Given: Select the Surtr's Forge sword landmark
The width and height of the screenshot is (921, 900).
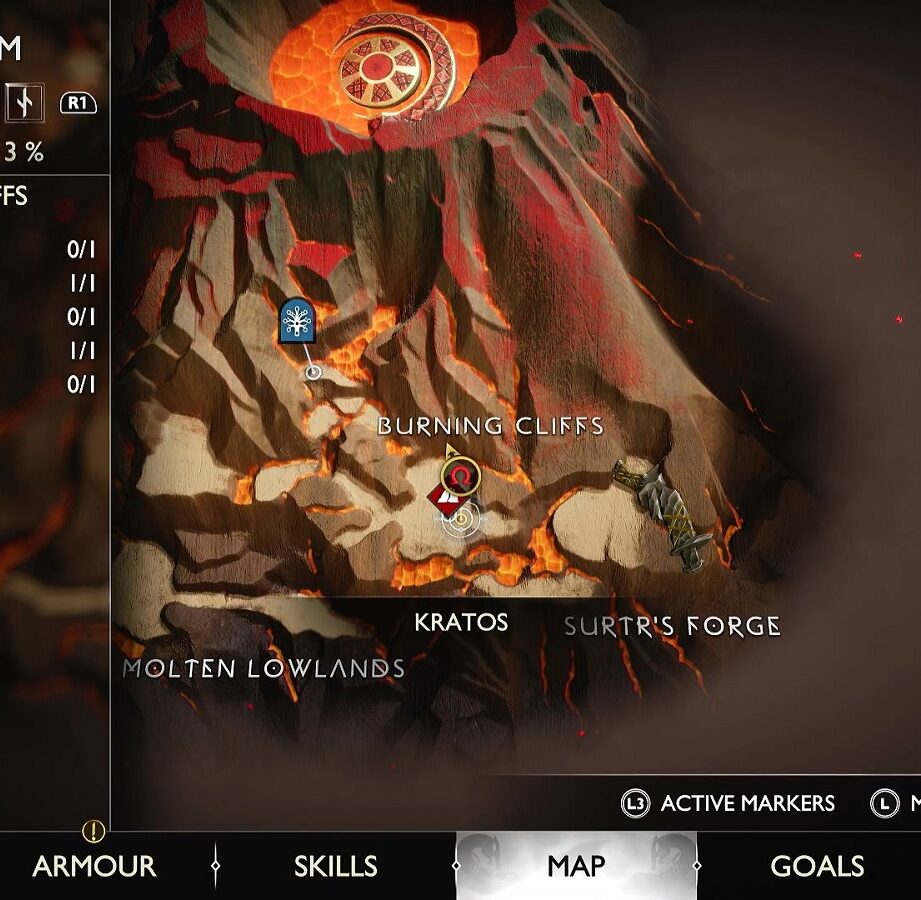Looking at the screenshot, I should pyautogui.click(x=662, y=514).
